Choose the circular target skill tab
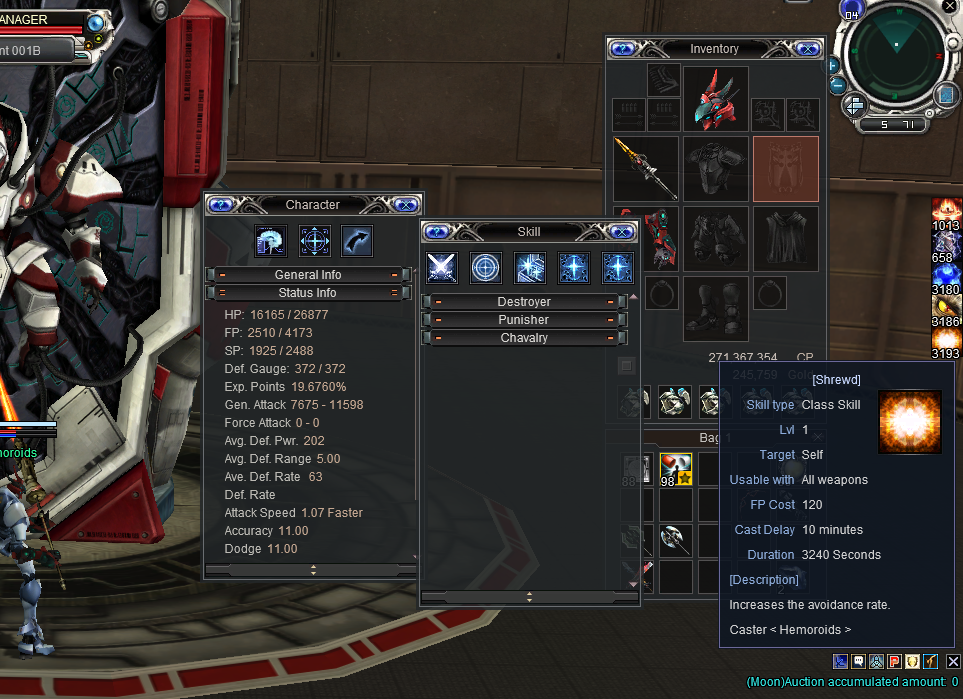 tap(486, 267)
